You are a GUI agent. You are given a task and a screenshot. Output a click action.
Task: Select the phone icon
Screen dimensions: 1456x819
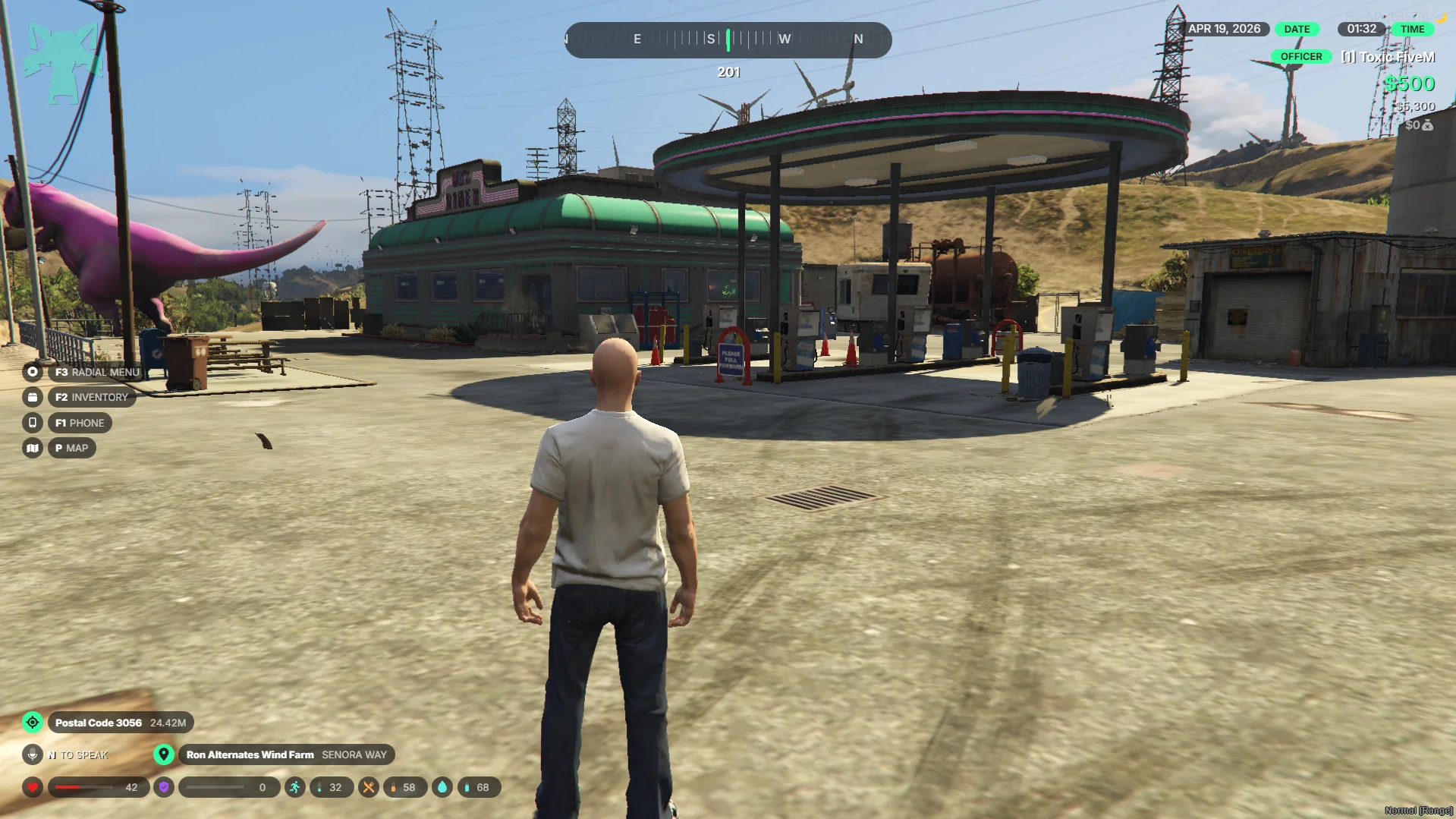(x=33, y=423)
